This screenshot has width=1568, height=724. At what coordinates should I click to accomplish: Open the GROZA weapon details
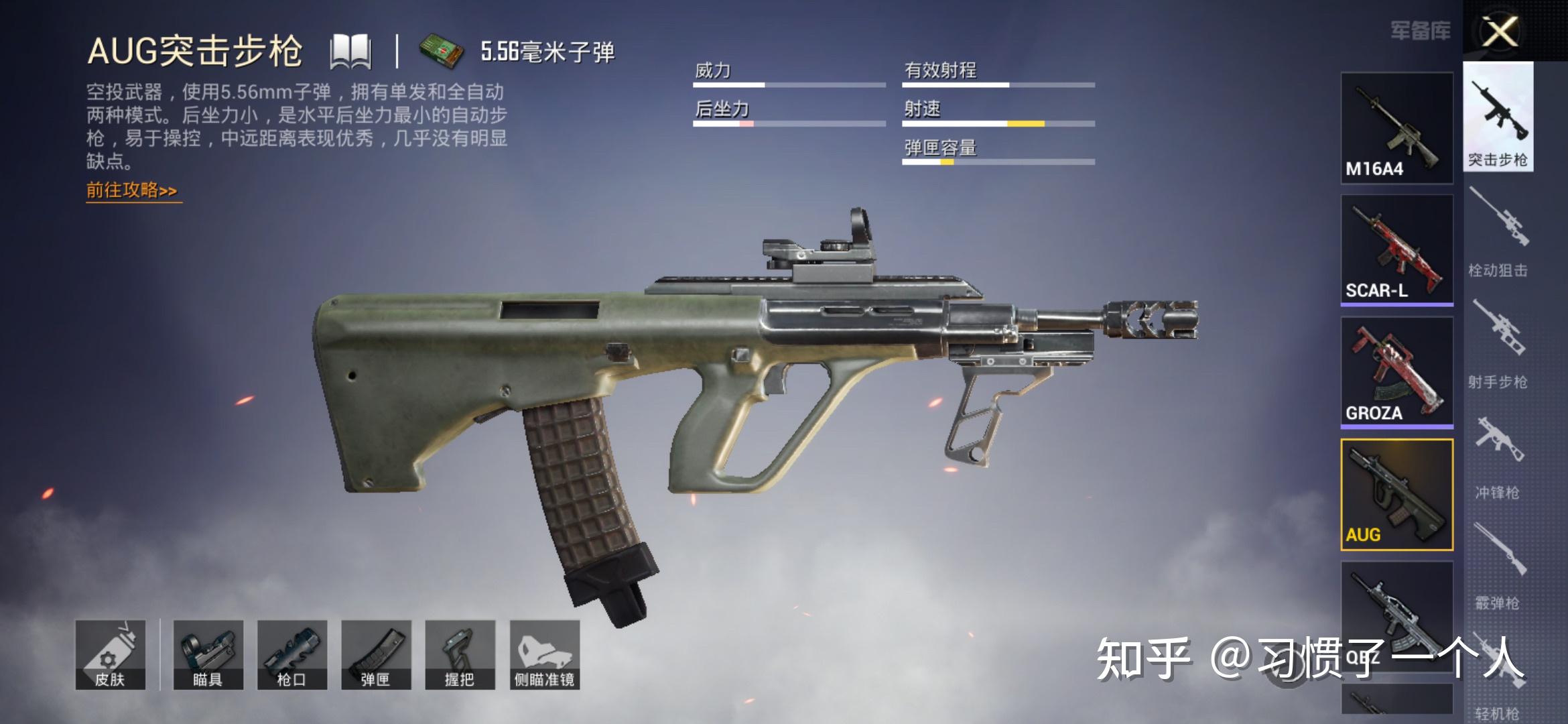[1396, 372]
